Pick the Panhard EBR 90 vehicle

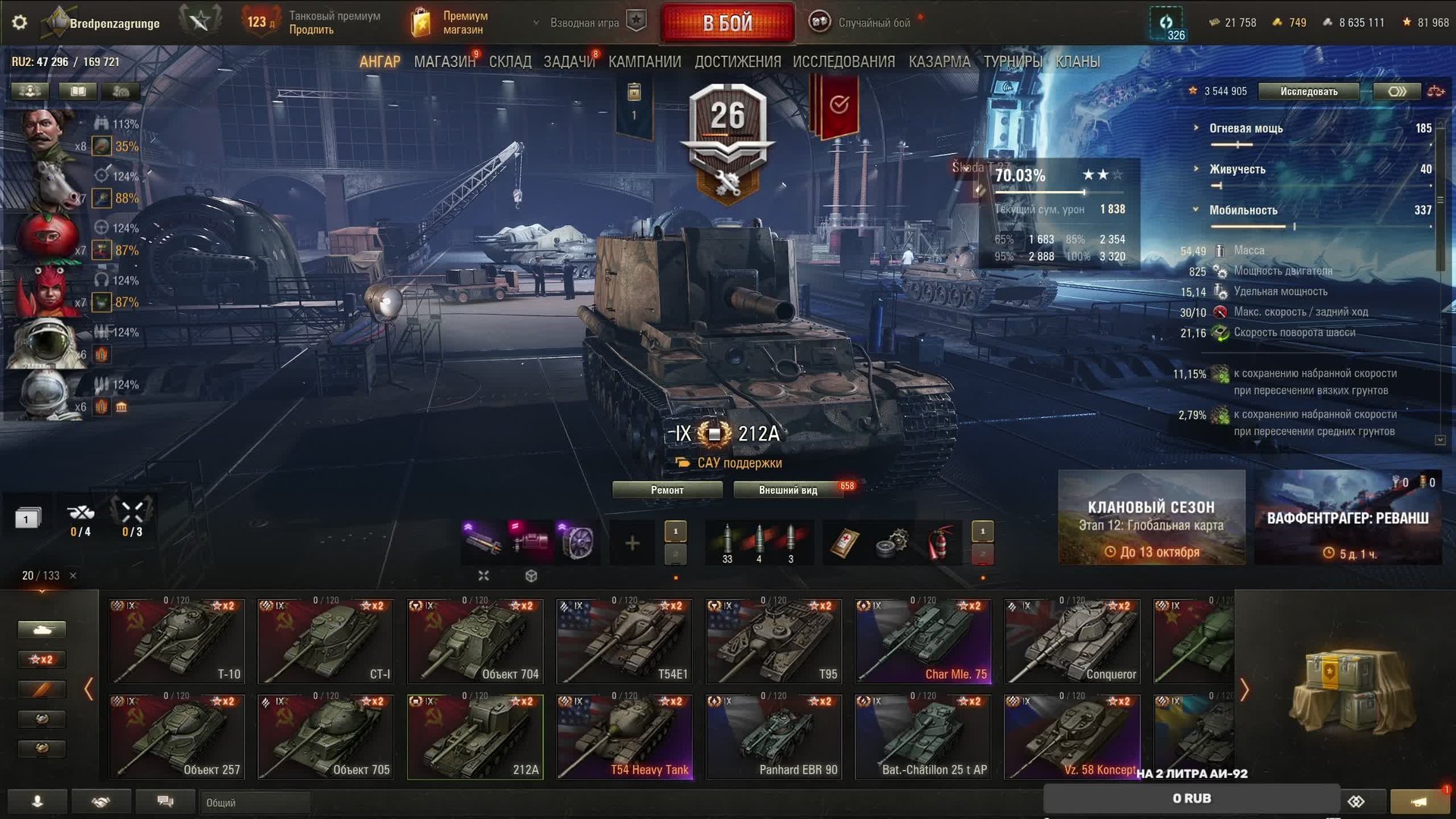[x=773, y=736]
